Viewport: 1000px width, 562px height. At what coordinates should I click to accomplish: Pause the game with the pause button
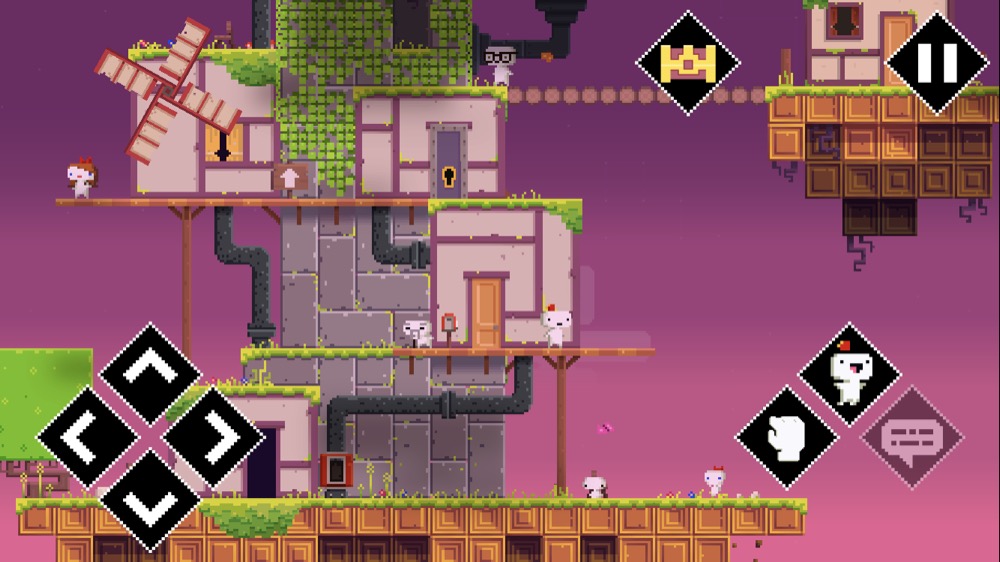937,62
